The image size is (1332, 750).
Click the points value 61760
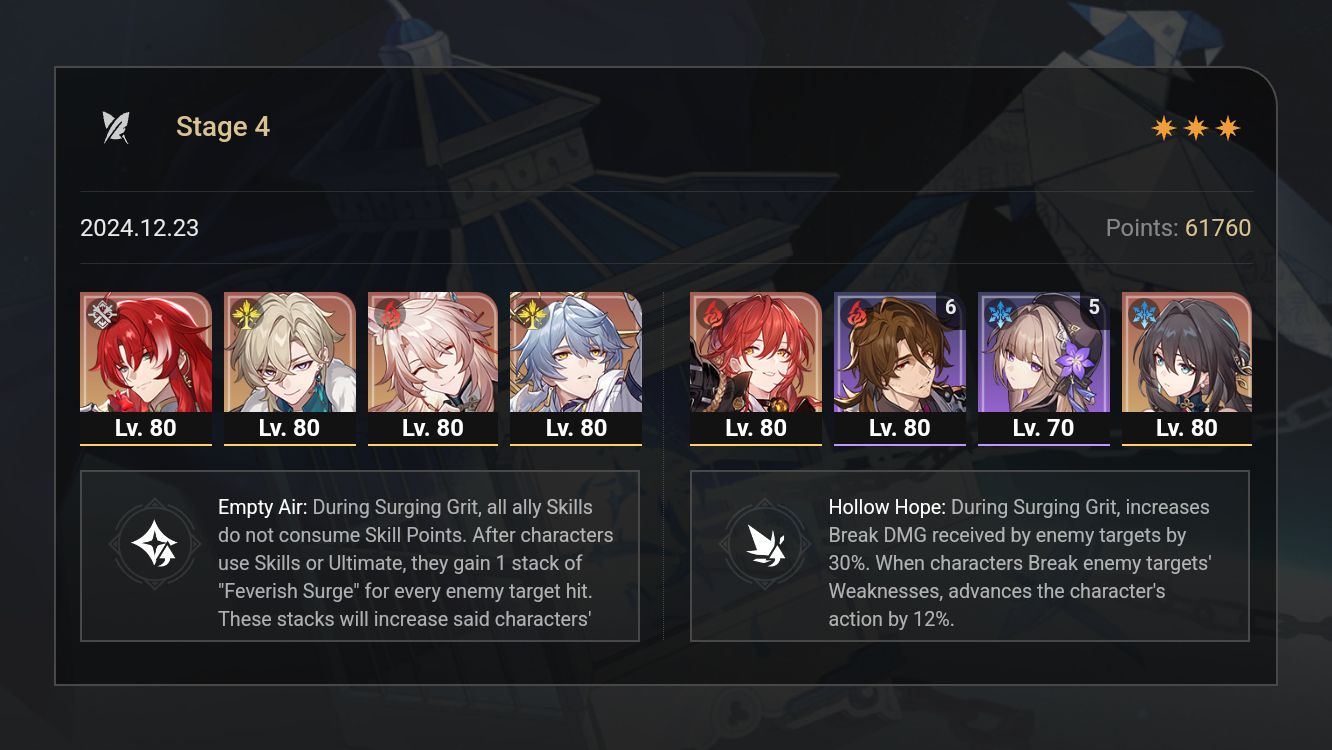(1217, 228)
